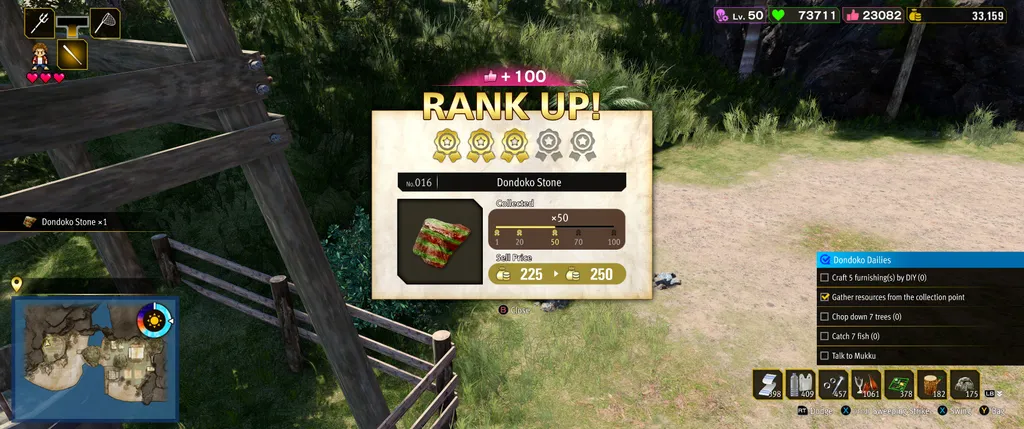
Task: Click the day-night clock dial
Action: click(x=154, y=320)
